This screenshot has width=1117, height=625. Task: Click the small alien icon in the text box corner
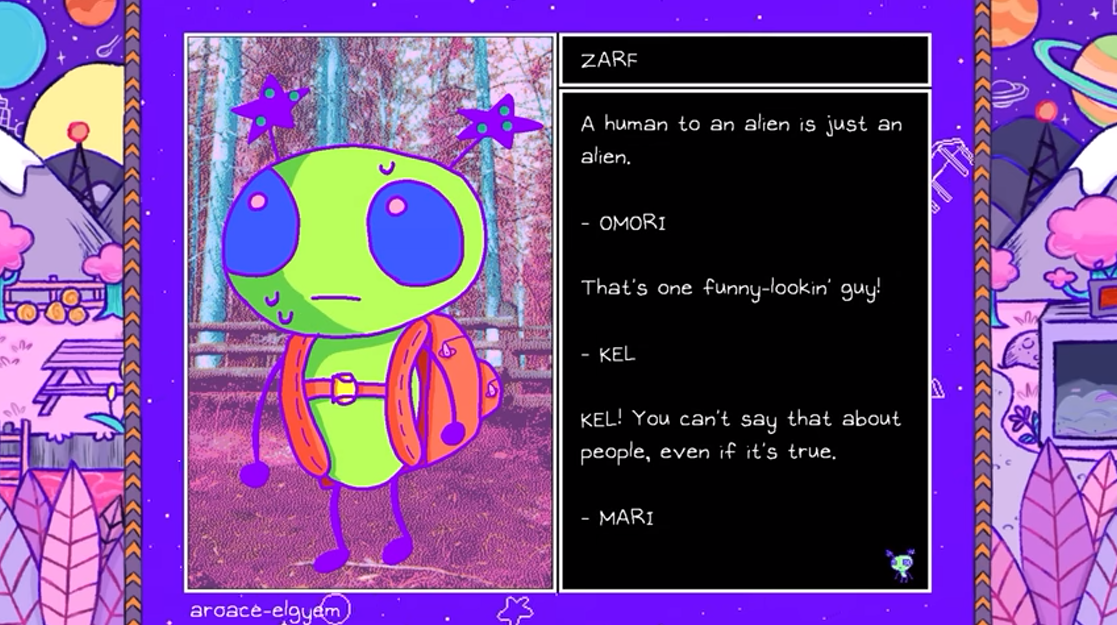[x=901, y=565]
